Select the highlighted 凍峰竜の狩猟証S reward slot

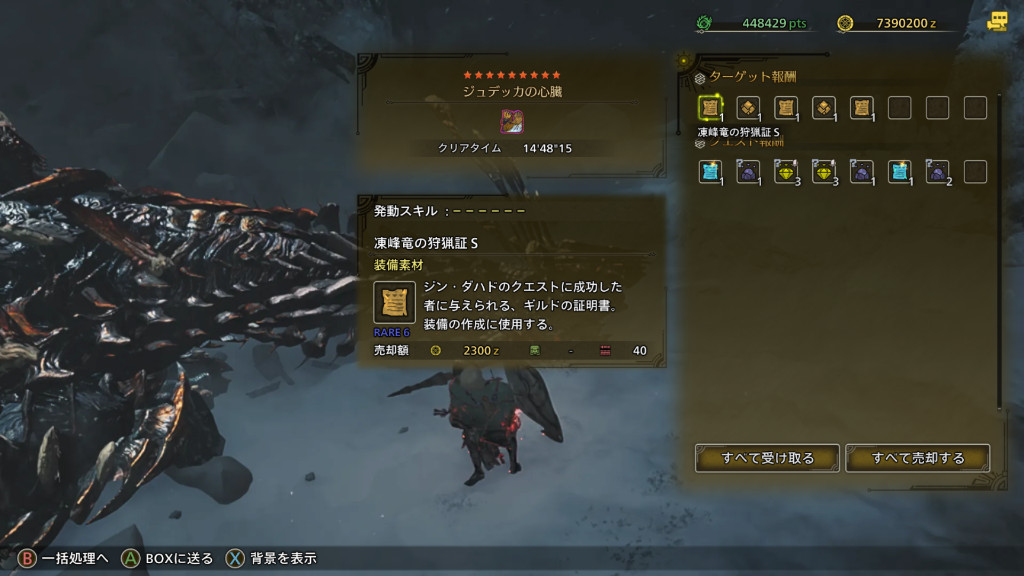(x=711, y=108)
